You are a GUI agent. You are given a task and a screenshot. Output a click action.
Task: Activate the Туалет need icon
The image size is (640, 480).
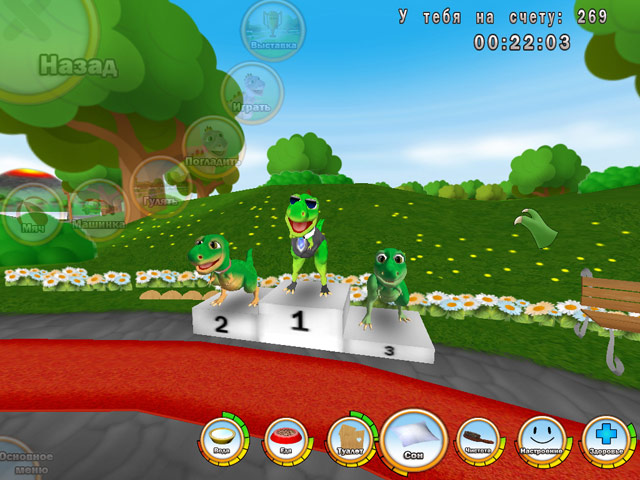[x=349, y=439]
